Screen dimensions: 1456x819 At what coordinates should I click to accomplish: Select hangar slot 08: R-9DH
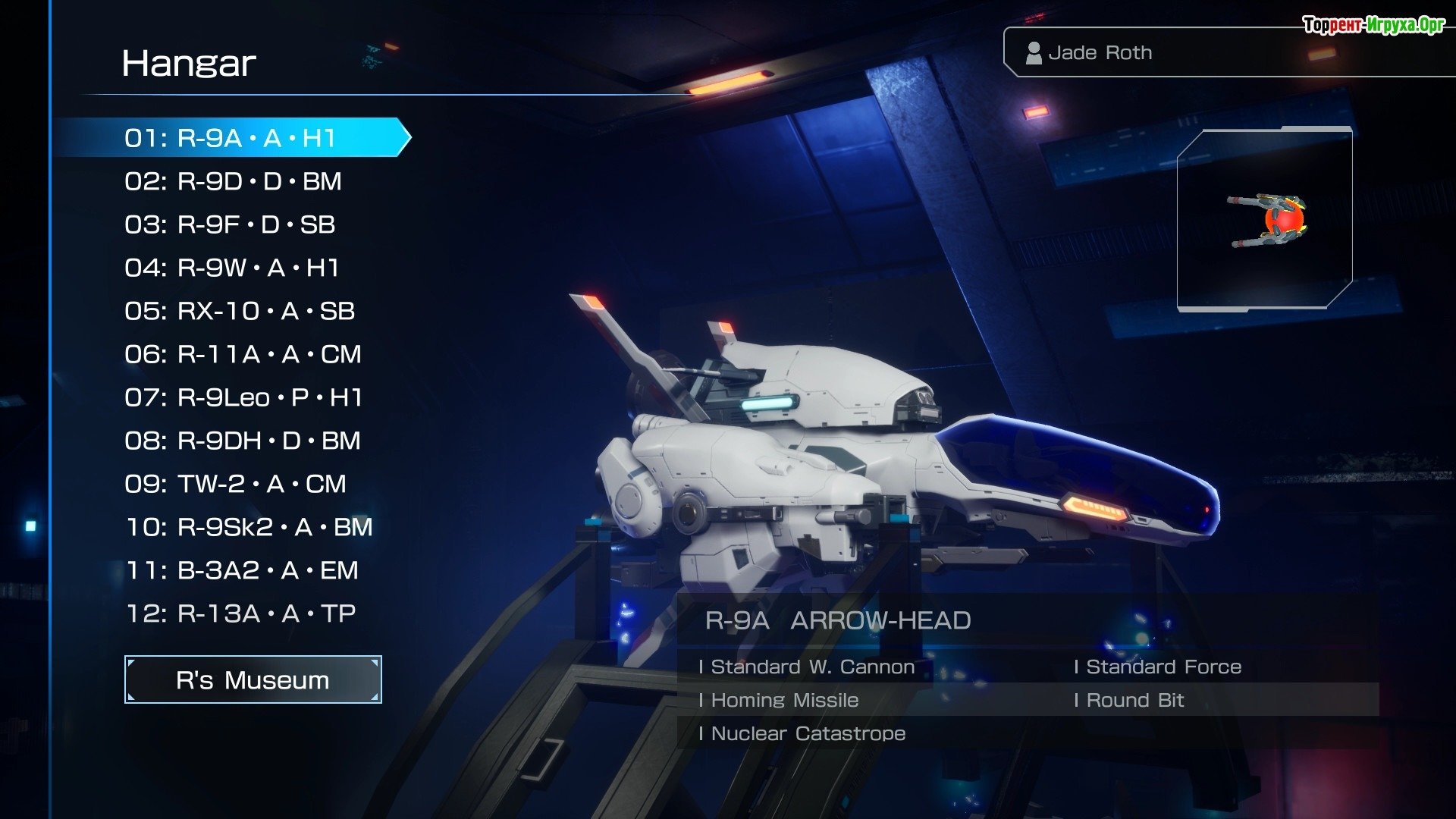[x=243, y=441]
